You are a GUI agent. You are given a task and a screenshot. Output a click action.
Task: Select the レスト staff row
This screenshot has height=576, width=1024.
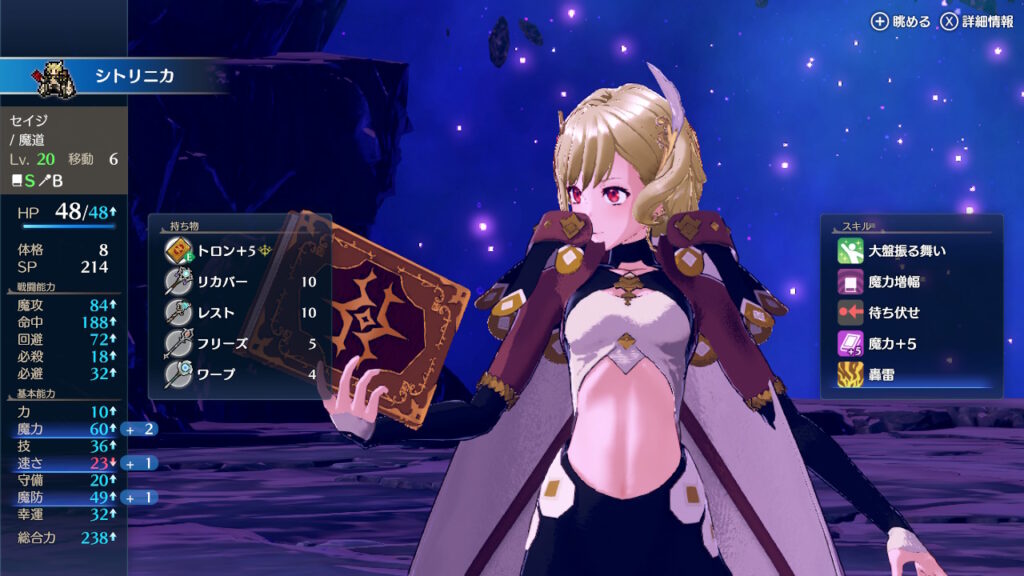point(240,312)
